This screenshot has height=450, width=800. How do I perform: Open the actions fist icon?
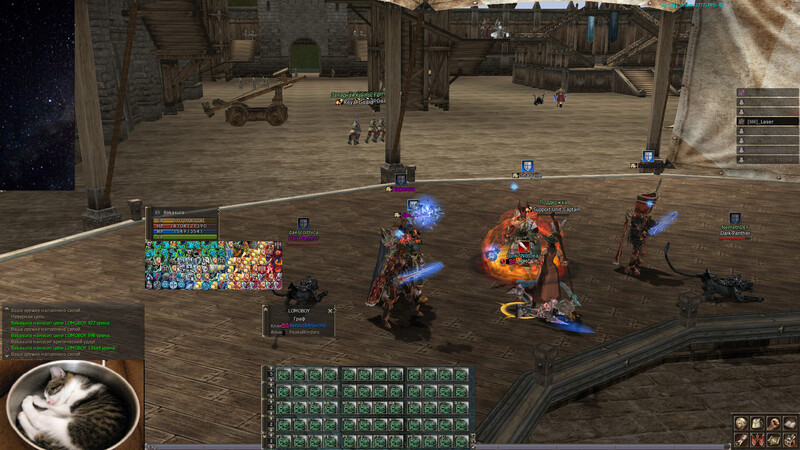773,423
